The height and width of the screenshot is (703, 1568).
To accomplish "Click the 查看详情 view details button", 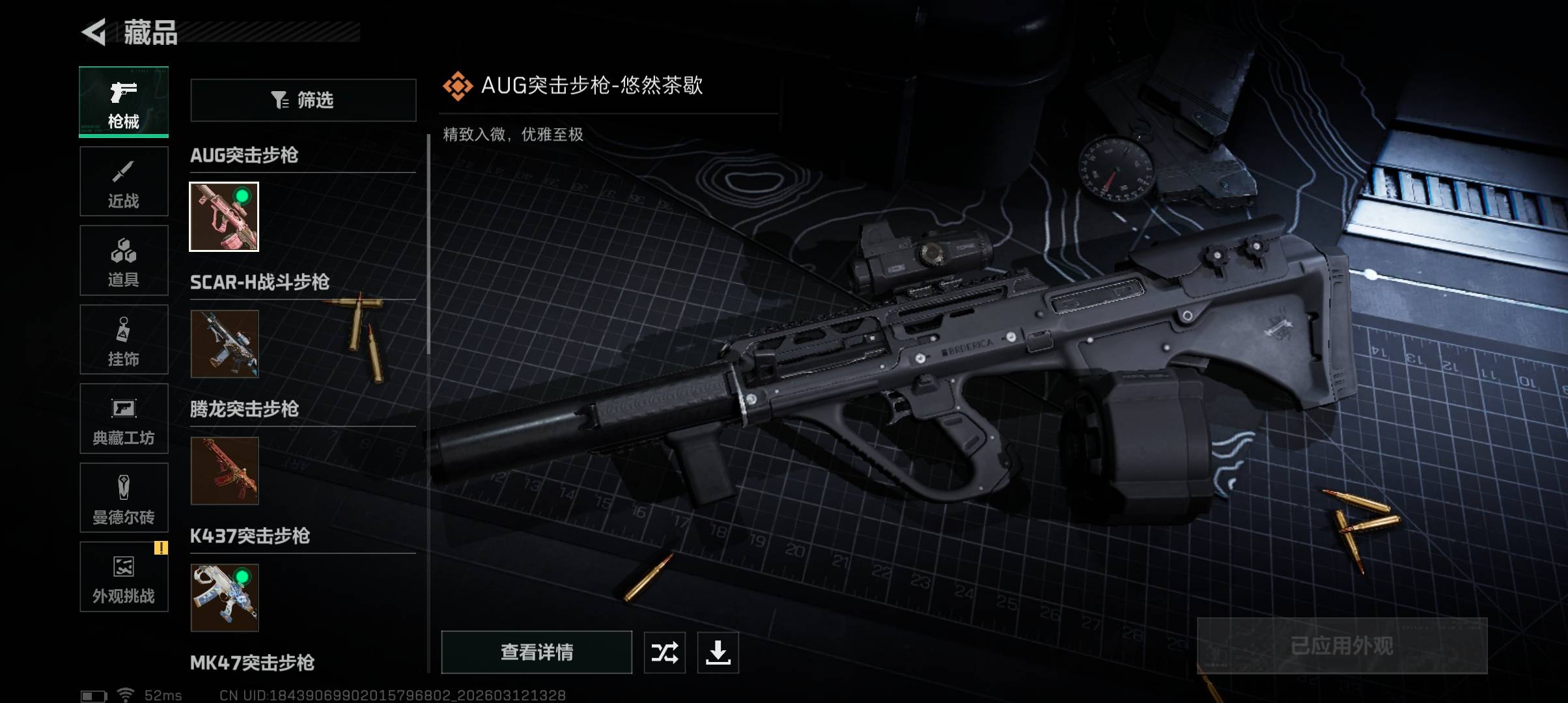I will 537,652.
